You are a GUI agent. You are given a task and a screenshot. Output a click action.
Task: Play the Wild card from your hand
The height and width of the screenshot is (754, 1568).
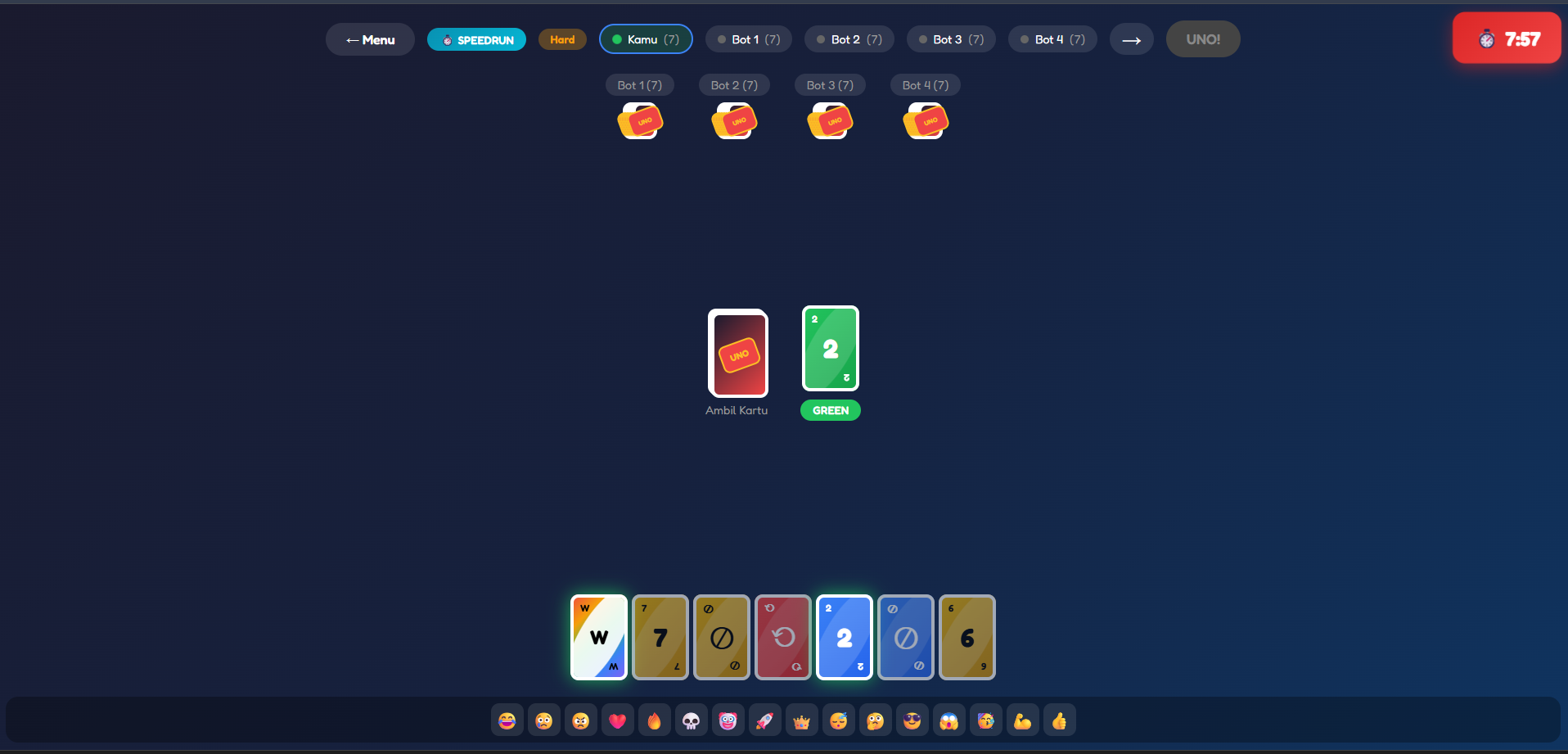pos(598,637)
